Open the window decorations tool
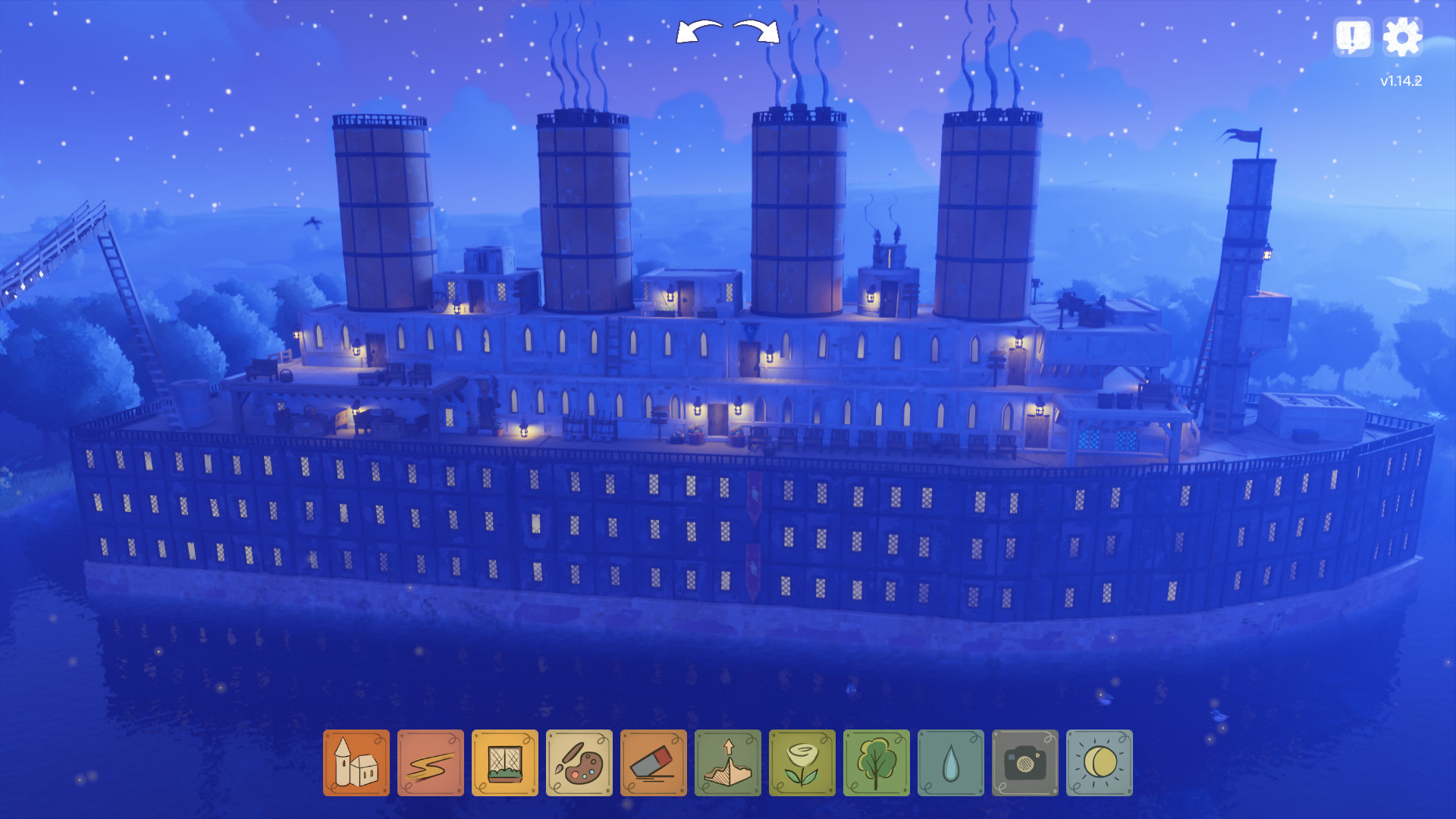 [x=504, y=763]
